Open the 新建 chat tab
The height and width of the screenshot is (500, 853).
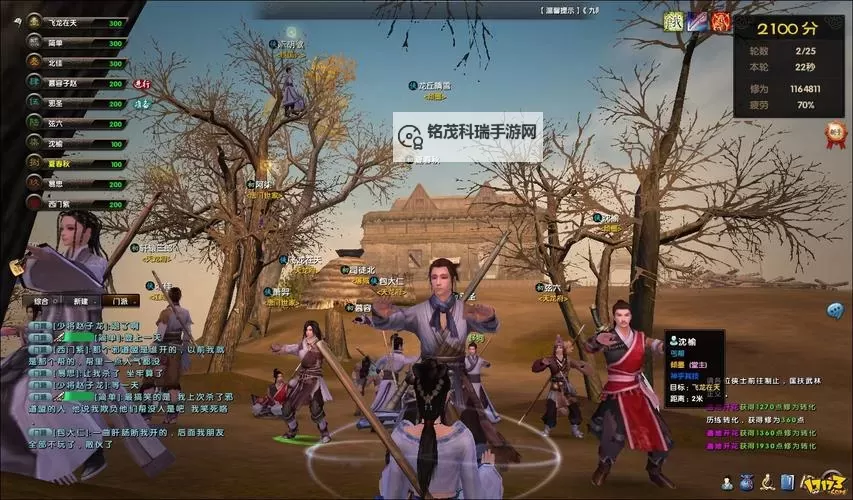pos(81,300)
